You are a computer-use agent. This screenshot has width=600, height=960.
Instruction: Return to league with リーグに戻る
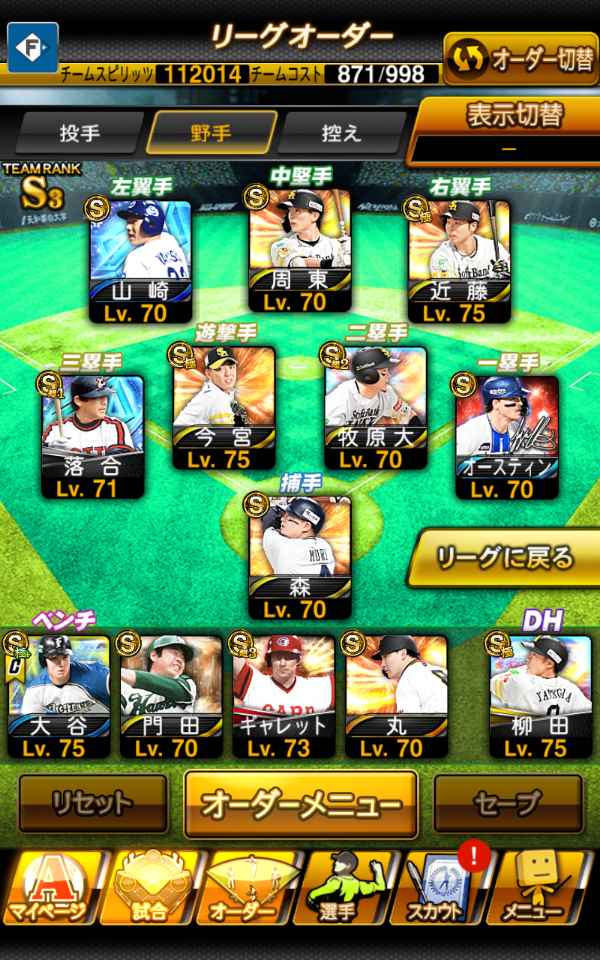505,557
